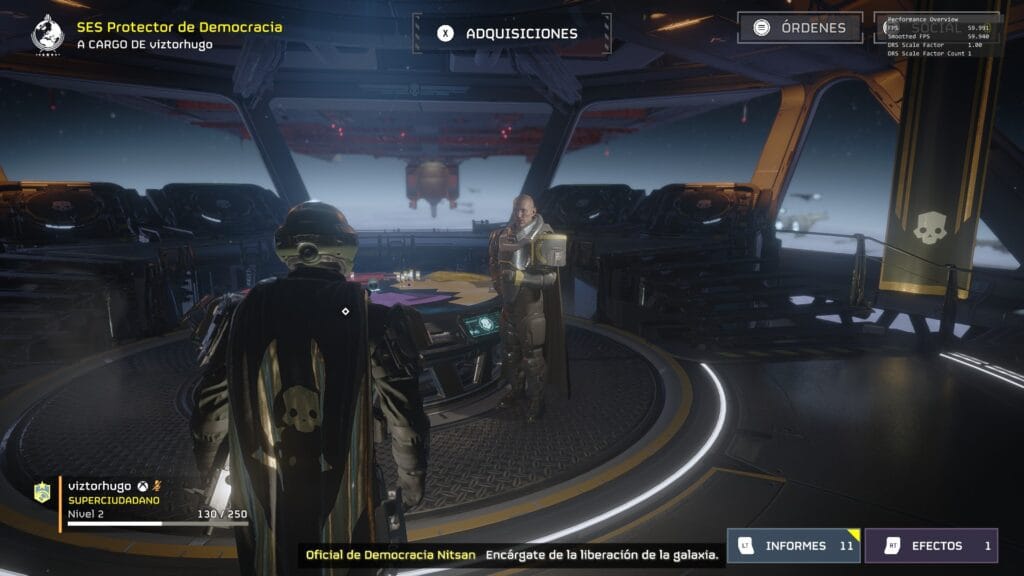
Task: Select the viztorhugo player card
Action: point(140,501)
